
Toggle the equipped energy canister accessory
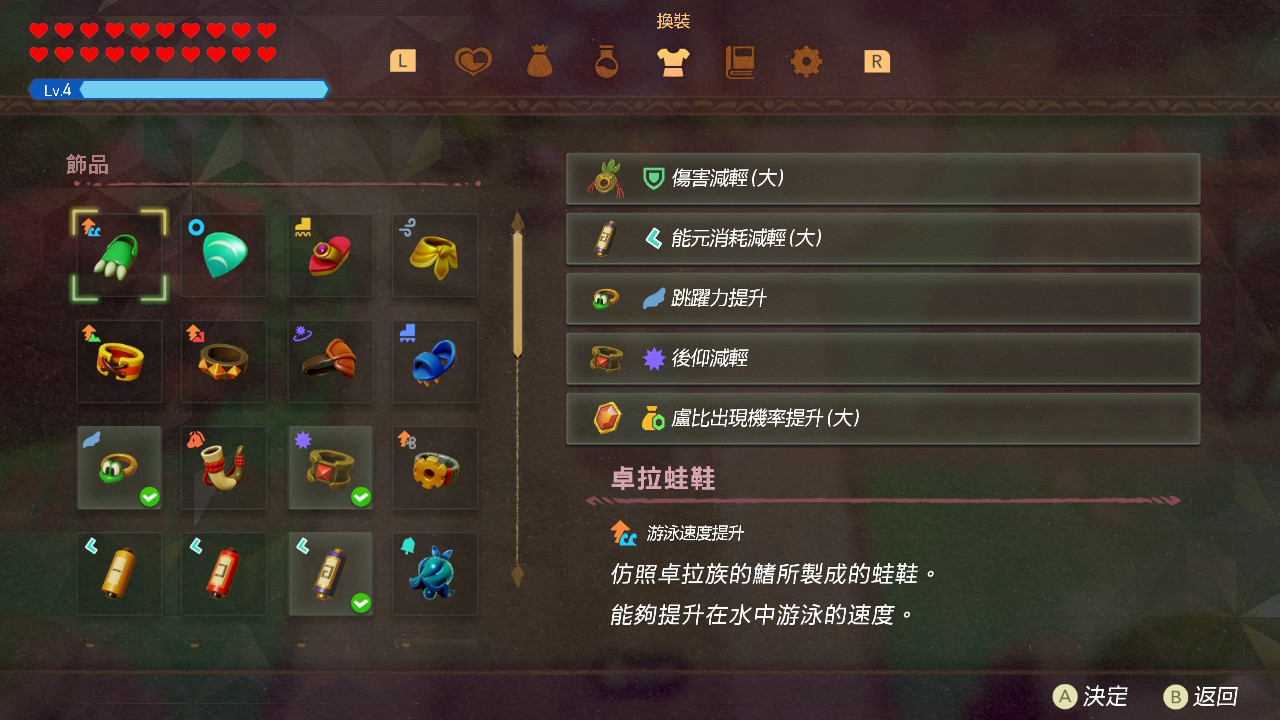[x=330, y=574]
